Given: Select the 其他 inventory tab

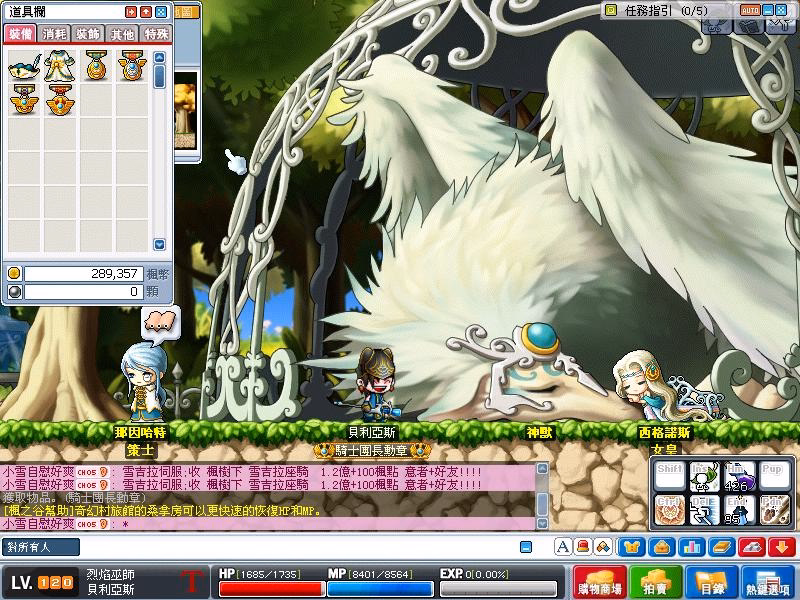Looking at the screenshot, I should pos(122,34).
